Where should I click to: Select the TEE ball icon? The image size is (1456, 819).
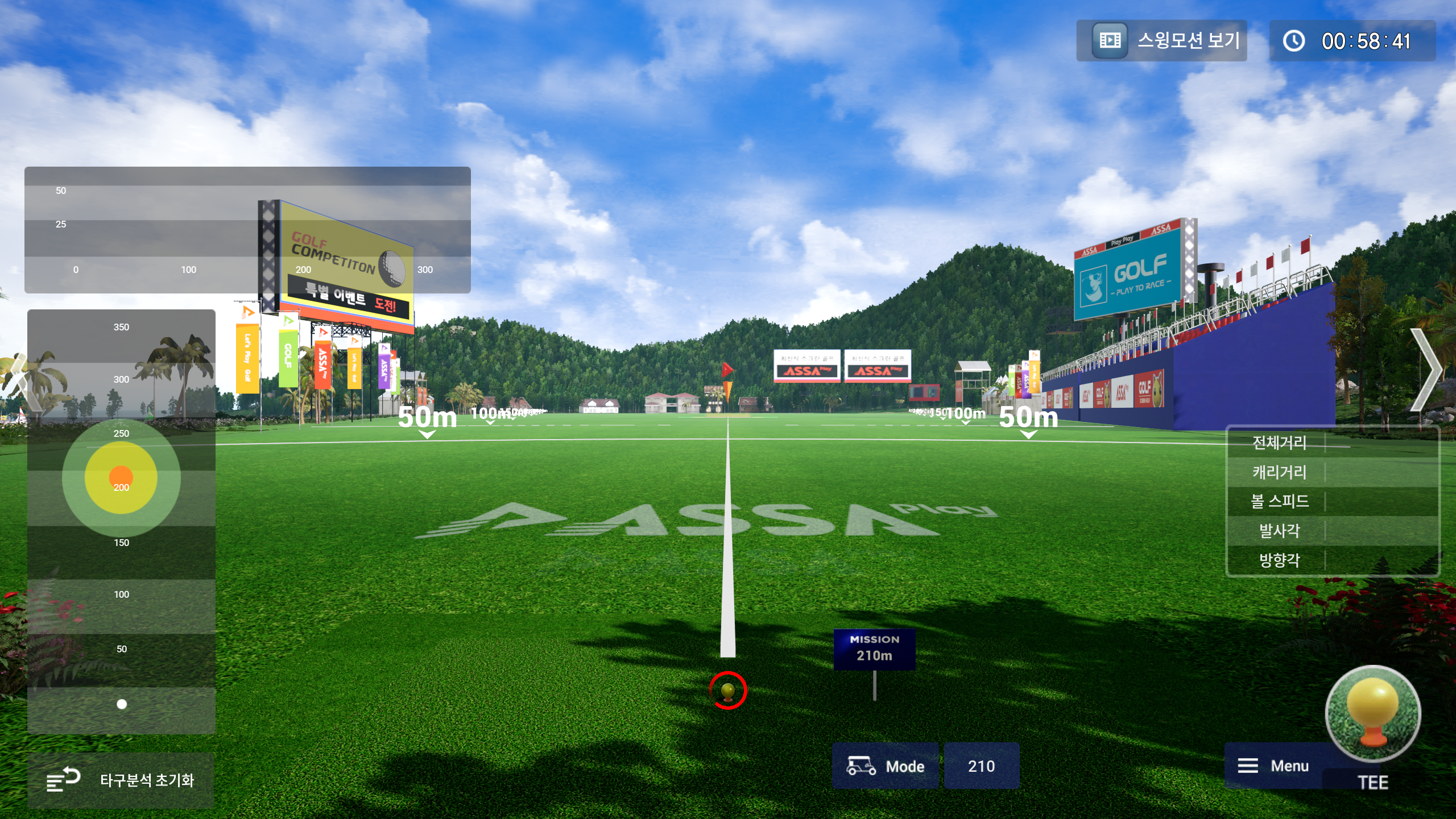[1373, 714]
